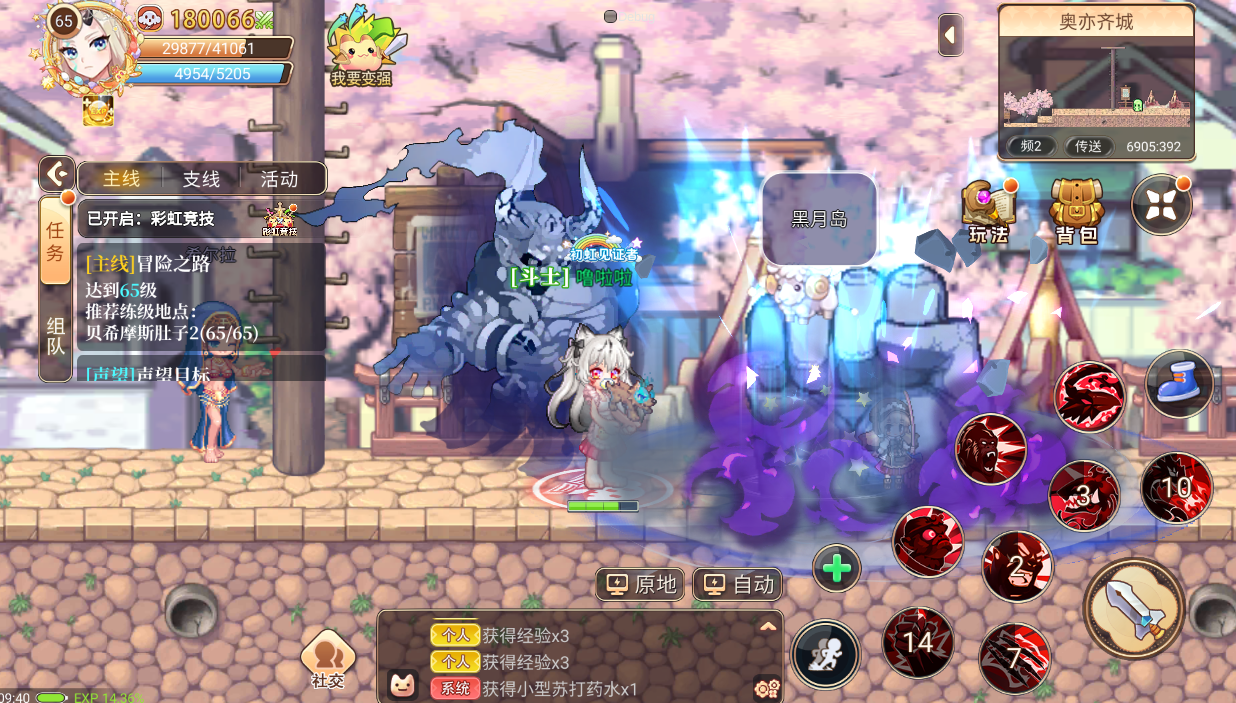Open chat settings gear icon
The height and width of the screenshot is (703, 1236).
[x=767, y=688]
